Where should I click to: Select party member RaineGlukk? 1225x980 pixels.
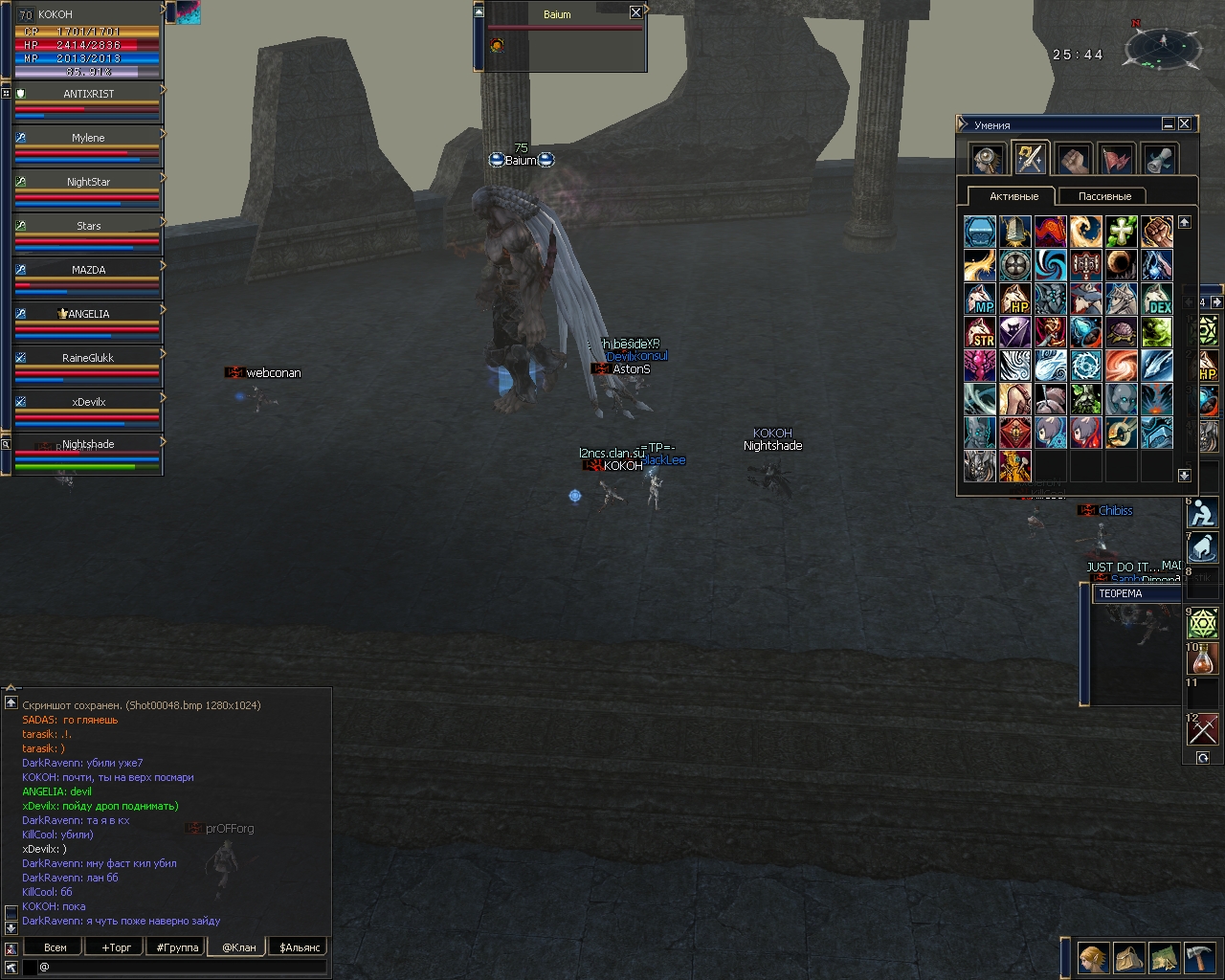(88, 358)
